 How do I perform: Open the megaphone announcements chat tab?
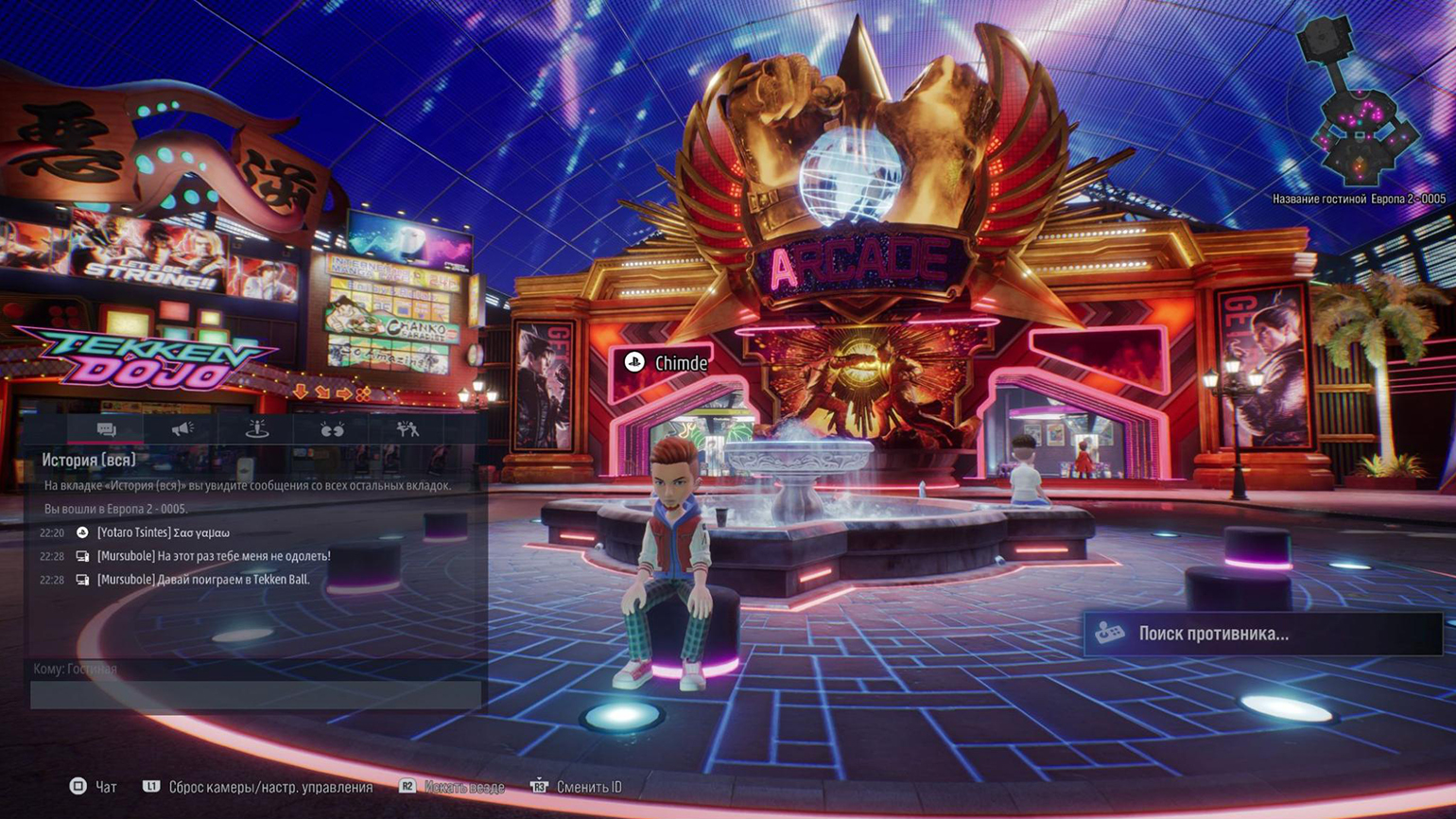click(x=182, y=429)
